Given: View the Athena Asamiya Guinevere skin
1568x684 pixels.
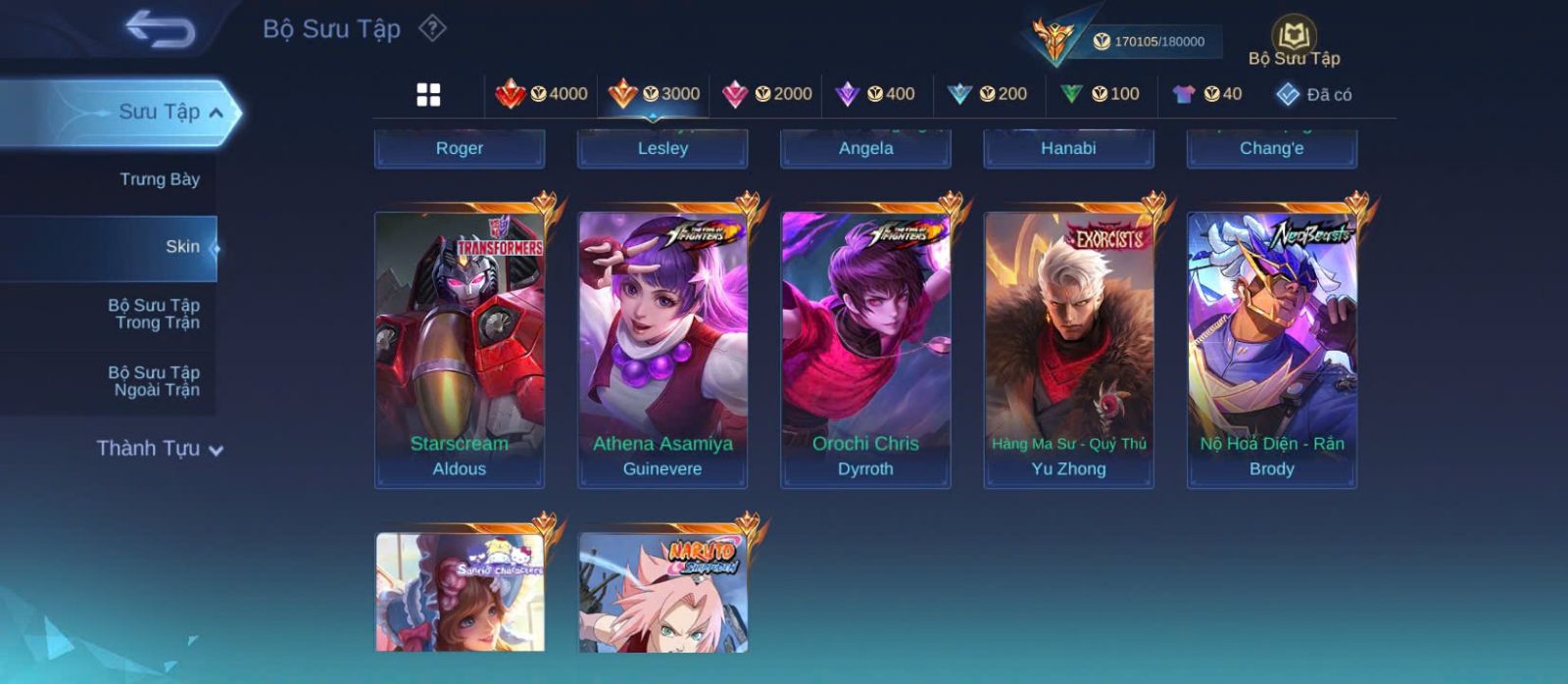Looking at the screenshot, I should coord(662,349).
